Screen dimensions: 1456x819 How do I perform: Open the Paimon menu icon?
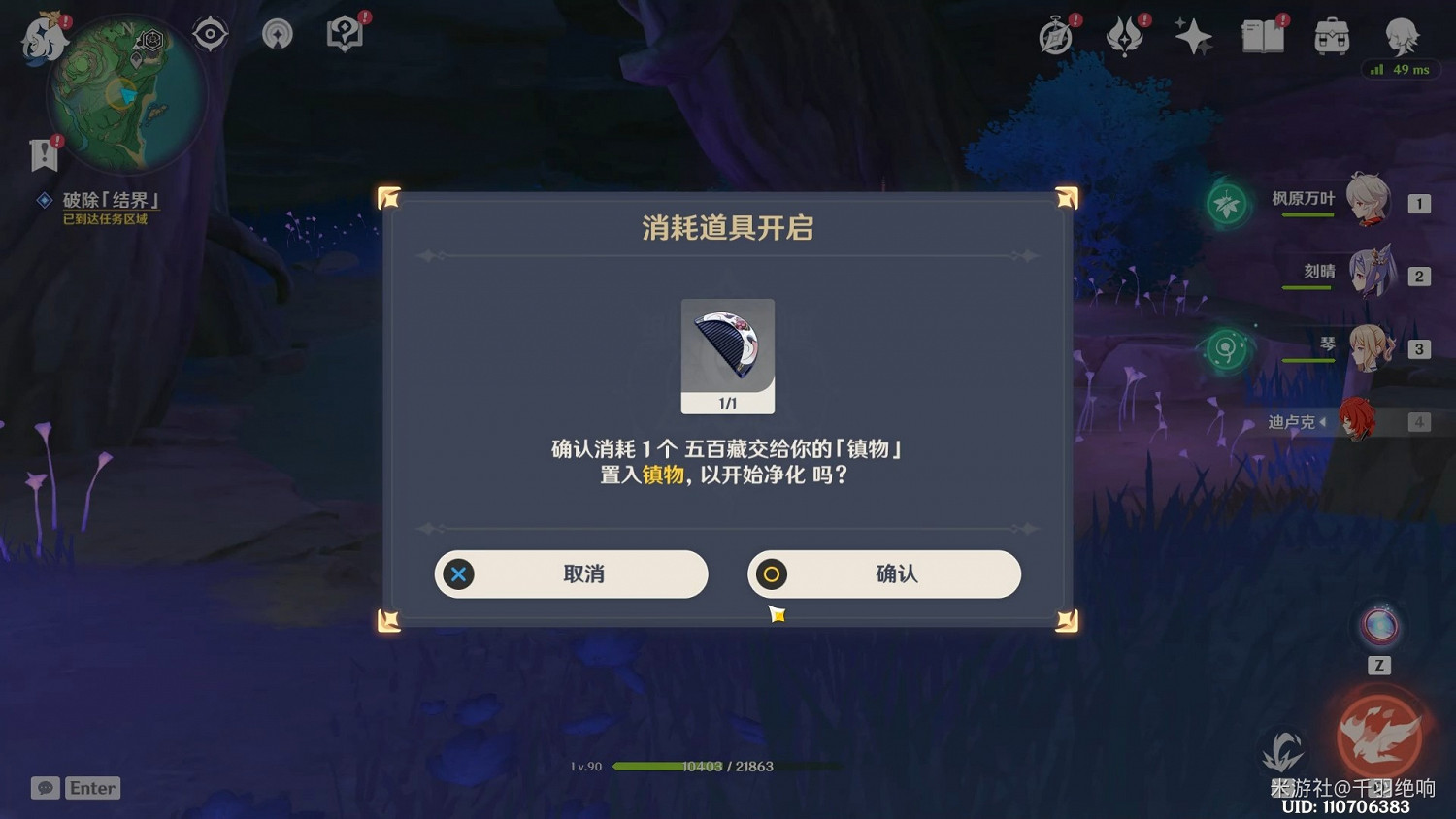point(44,39)
